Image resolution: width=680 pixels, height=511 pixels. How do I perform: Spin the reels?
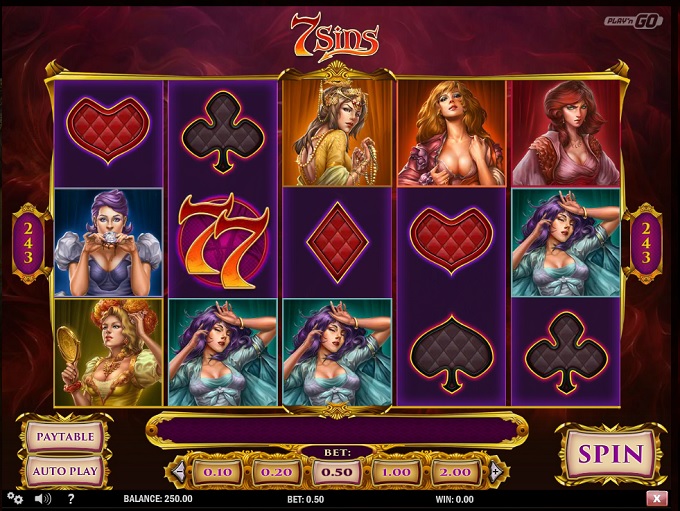click(611, 455)
